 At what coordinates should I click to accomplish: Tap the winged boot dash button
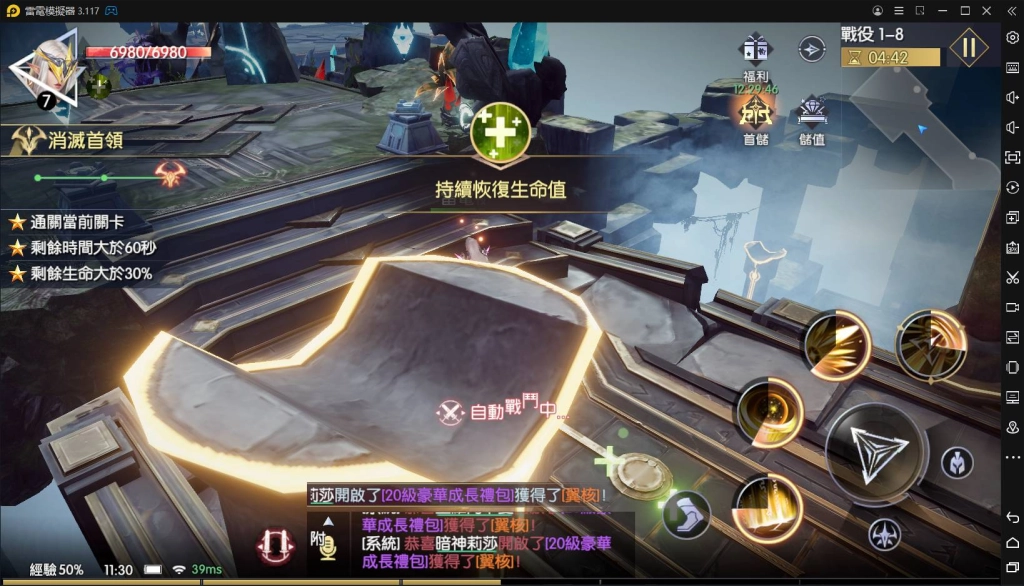(x=686, y=514)
